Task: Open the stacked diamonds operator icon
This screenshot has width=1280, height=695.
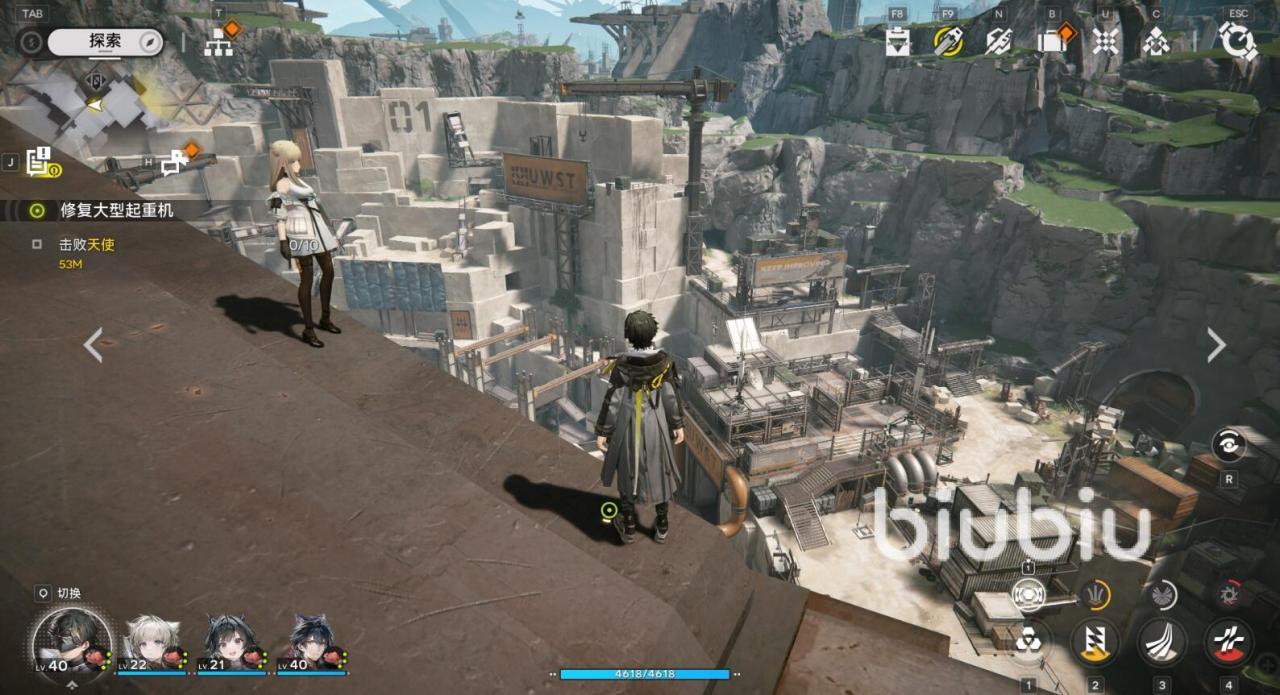Action: (x=1156, y=41)
